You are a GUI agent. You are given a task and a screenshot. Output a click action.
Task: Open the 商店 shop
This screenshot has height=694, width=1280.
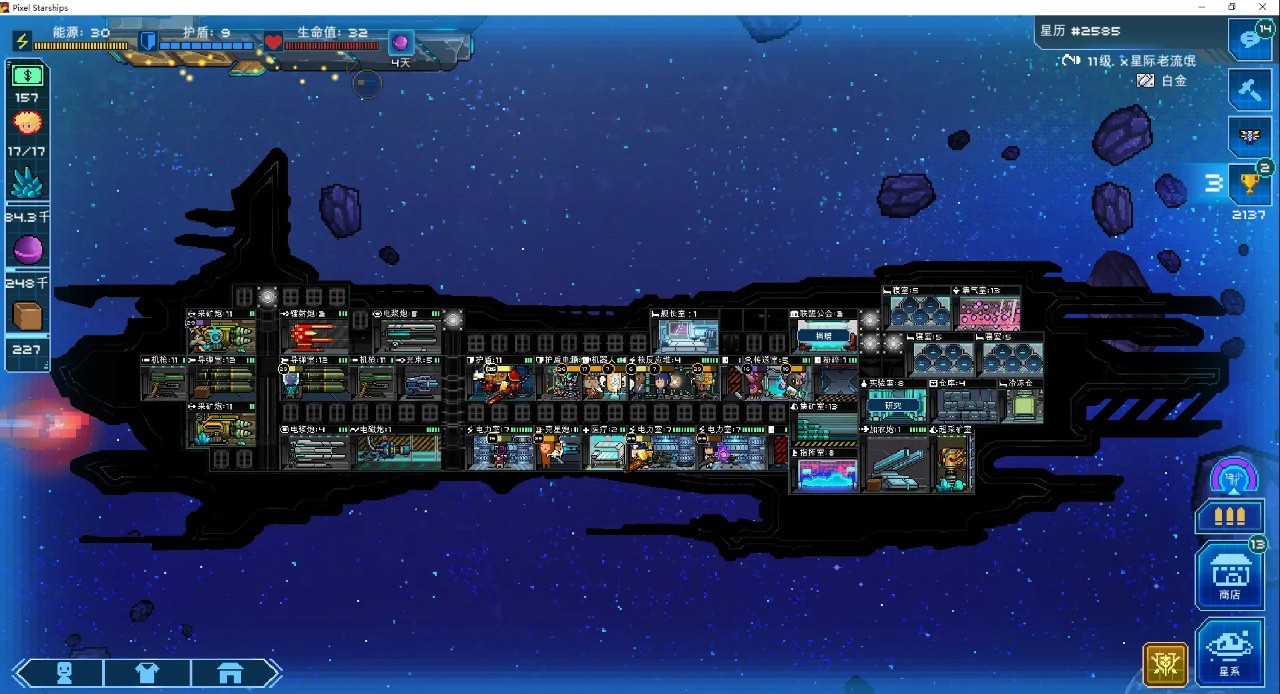click(1229, 575)
